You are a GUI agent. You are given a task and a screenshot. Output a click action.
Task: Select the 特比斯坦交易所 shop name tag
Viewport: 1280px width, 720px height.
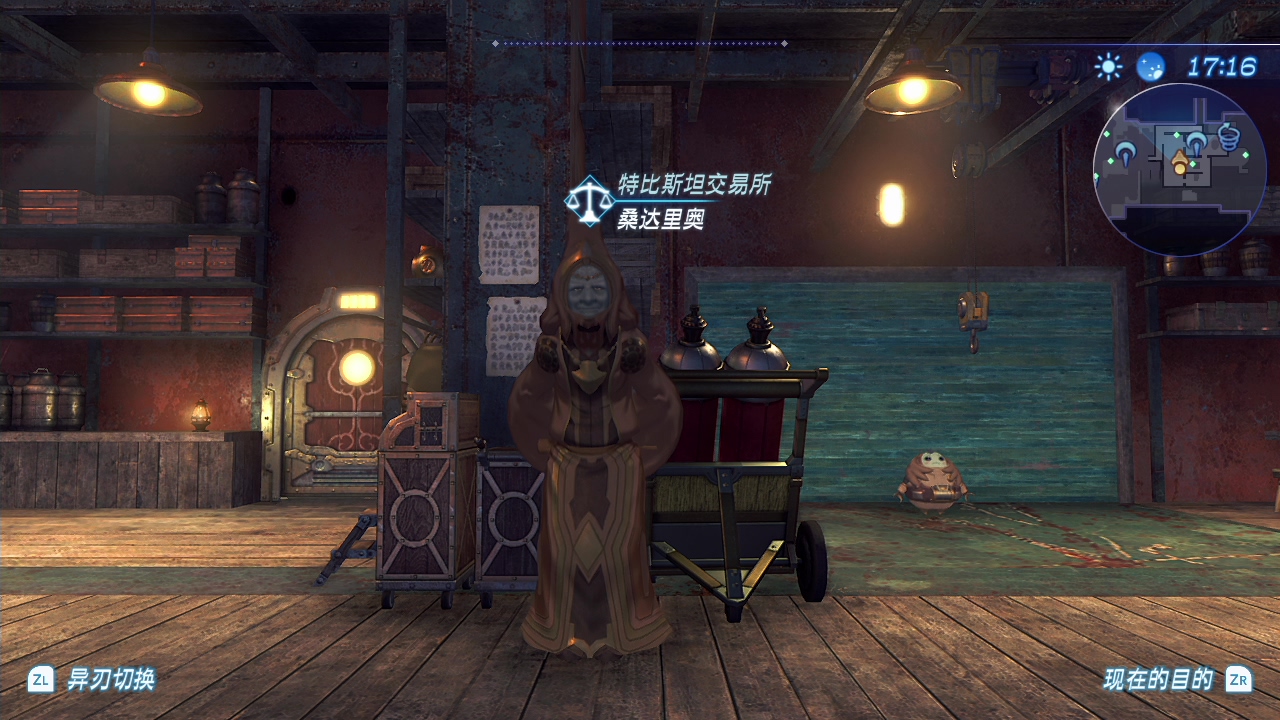(x=694, y=185)
